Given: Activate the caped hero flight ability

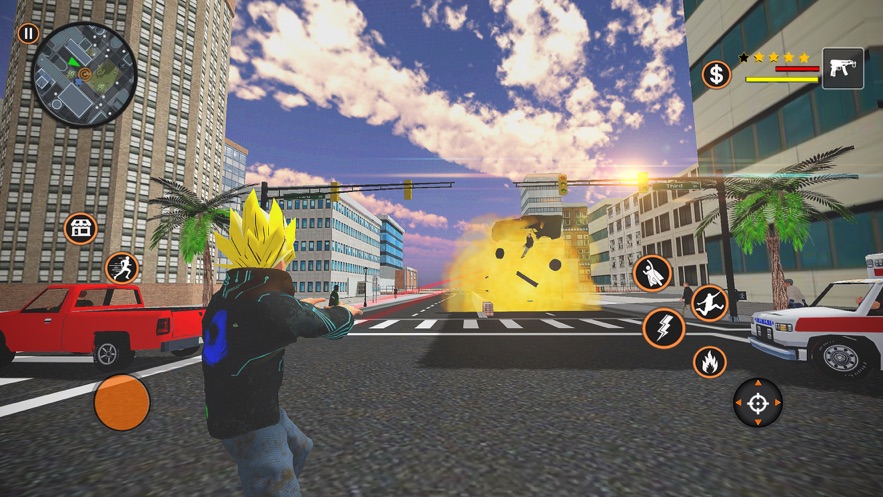Looking at the screenshot, I should pyautogui.click(x=652, y=273).
